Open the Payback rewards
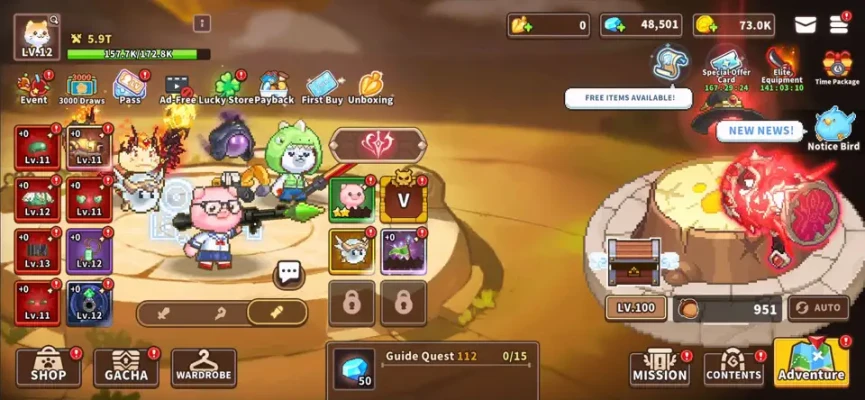The height and width of the screenshot is (400, 865). [274, 88]
